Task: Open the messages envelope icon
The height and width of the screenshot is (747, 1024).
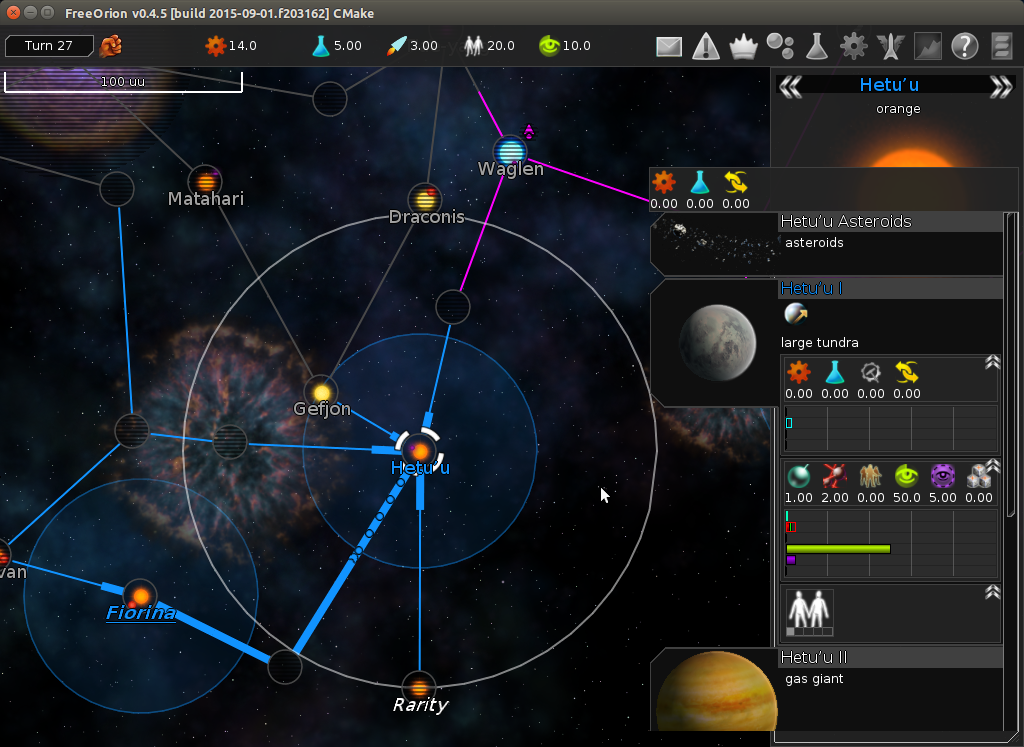Action: click(x=669, y=46)
